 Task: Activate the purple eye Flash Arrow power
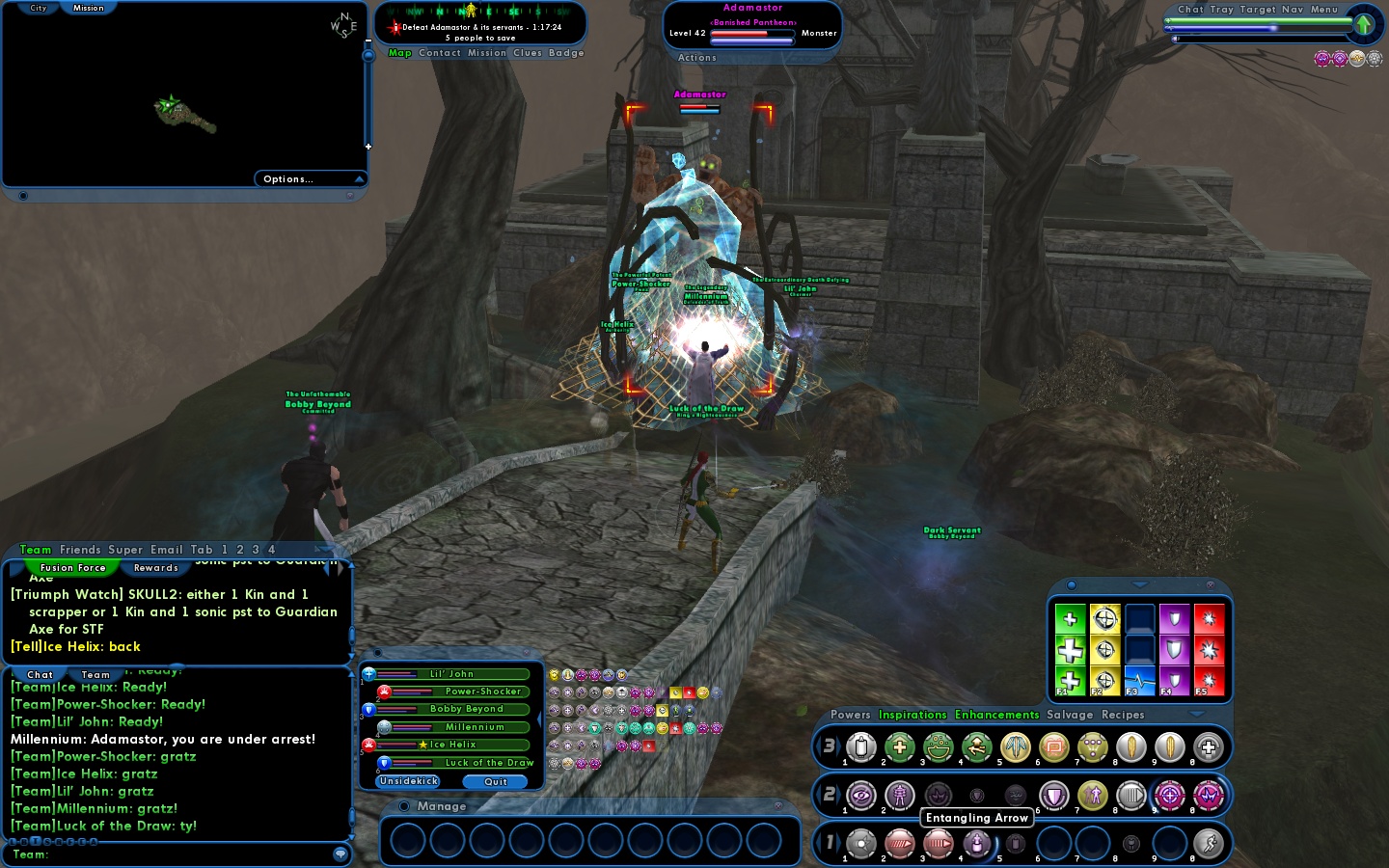click(861, 796)
